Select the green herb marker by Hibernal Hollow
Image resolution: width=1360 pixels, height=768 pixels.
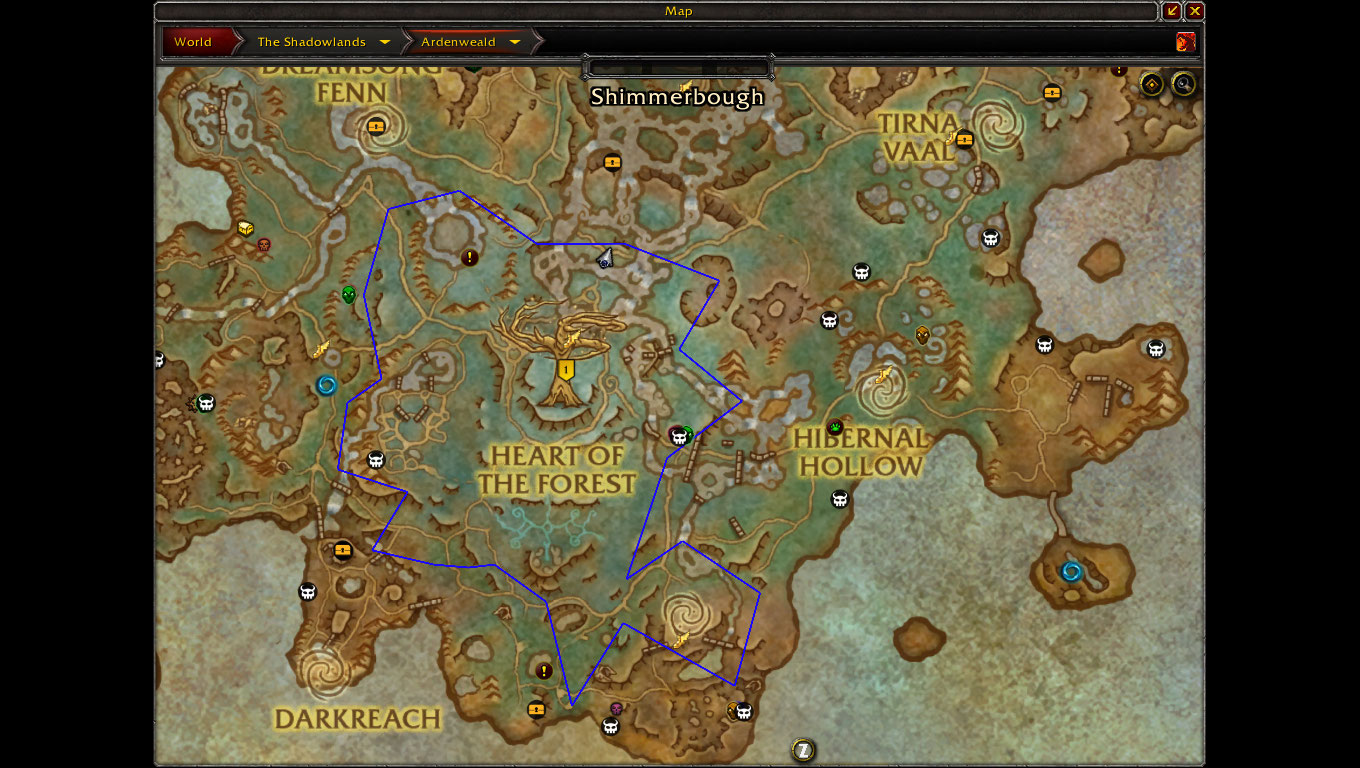835,427
